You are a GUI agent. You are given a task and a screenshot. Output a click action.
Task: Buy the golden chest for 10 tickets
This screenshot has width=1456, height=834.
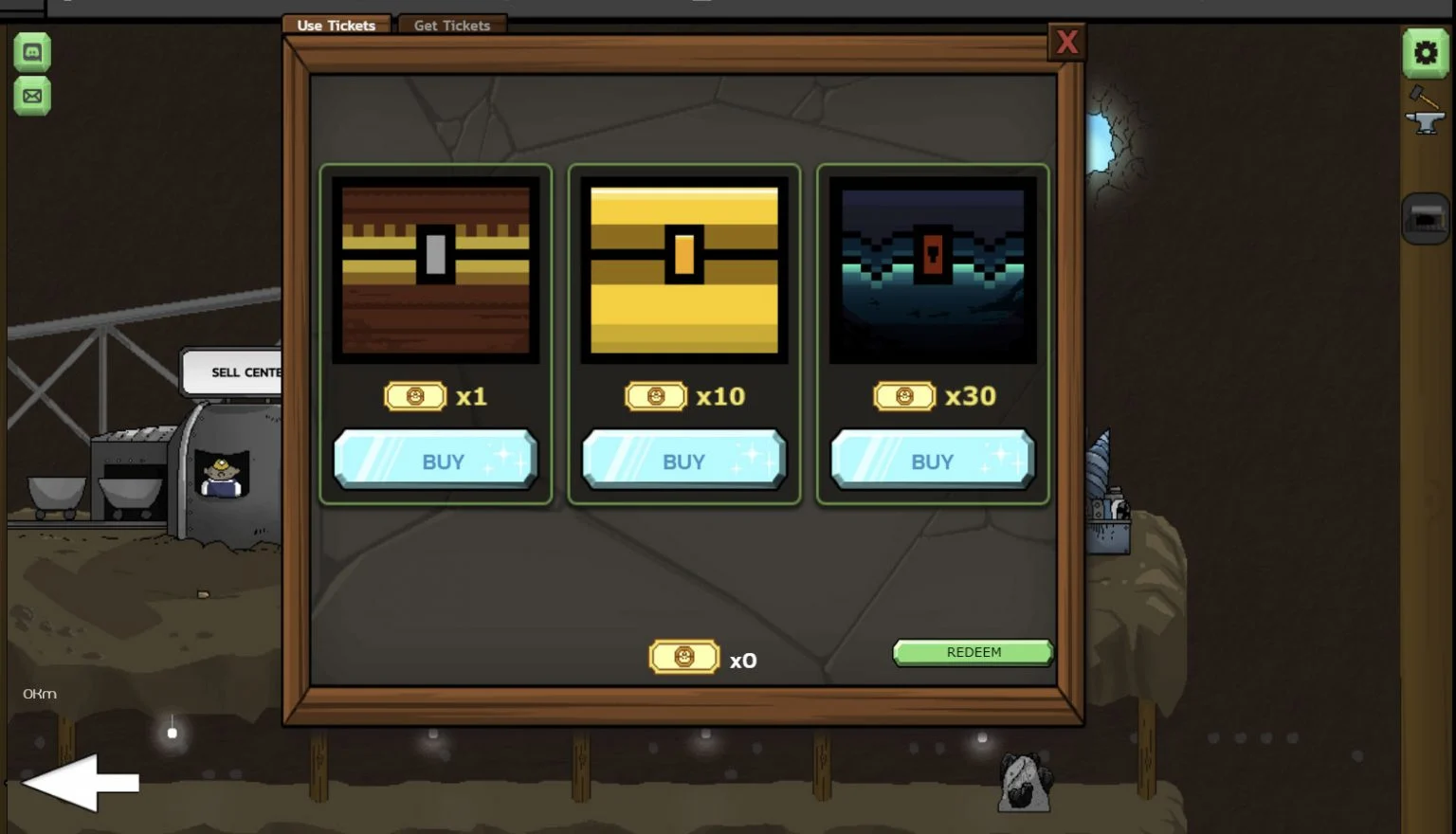coord(683,461)
